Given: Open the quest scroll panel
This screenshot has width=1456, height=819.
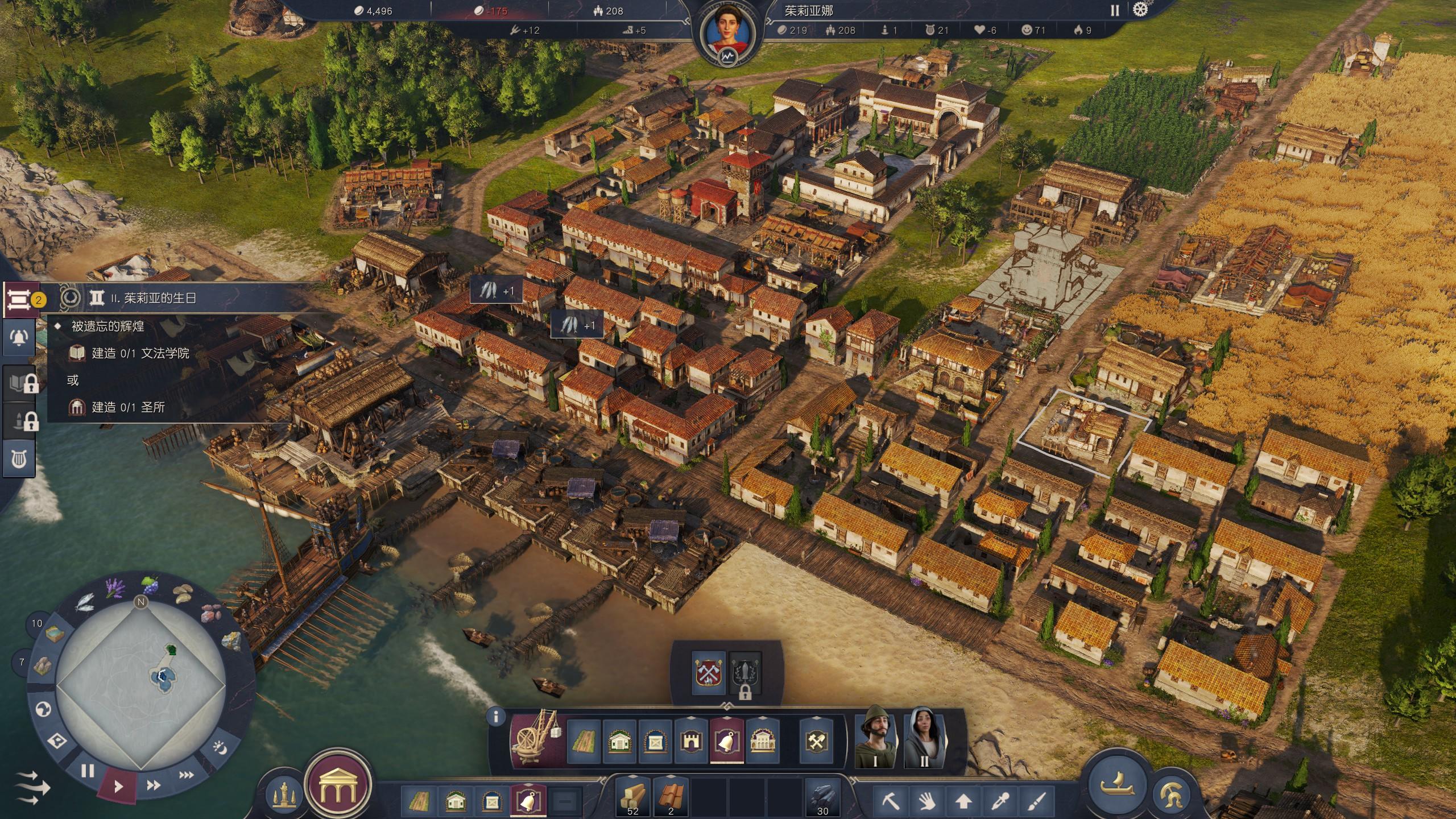Looking at the screenshot, I should click(x=19, y=299).
